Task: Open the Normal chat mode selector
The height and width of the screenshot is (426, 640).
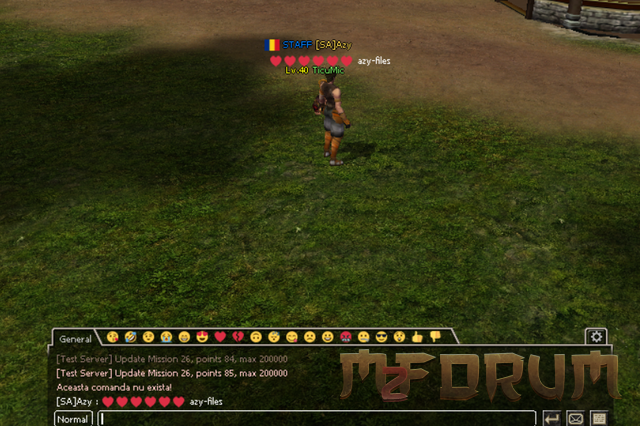Action: click(73, 419)
